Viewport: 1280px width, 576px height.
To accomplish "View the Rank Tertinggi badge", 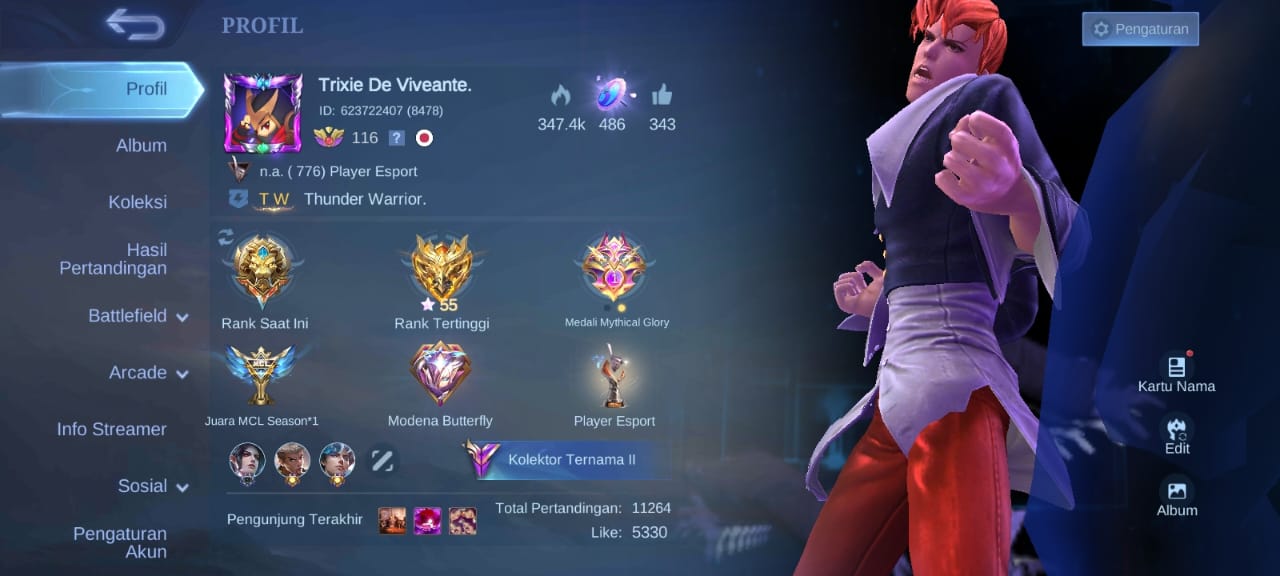I will [x=442, y=270].
